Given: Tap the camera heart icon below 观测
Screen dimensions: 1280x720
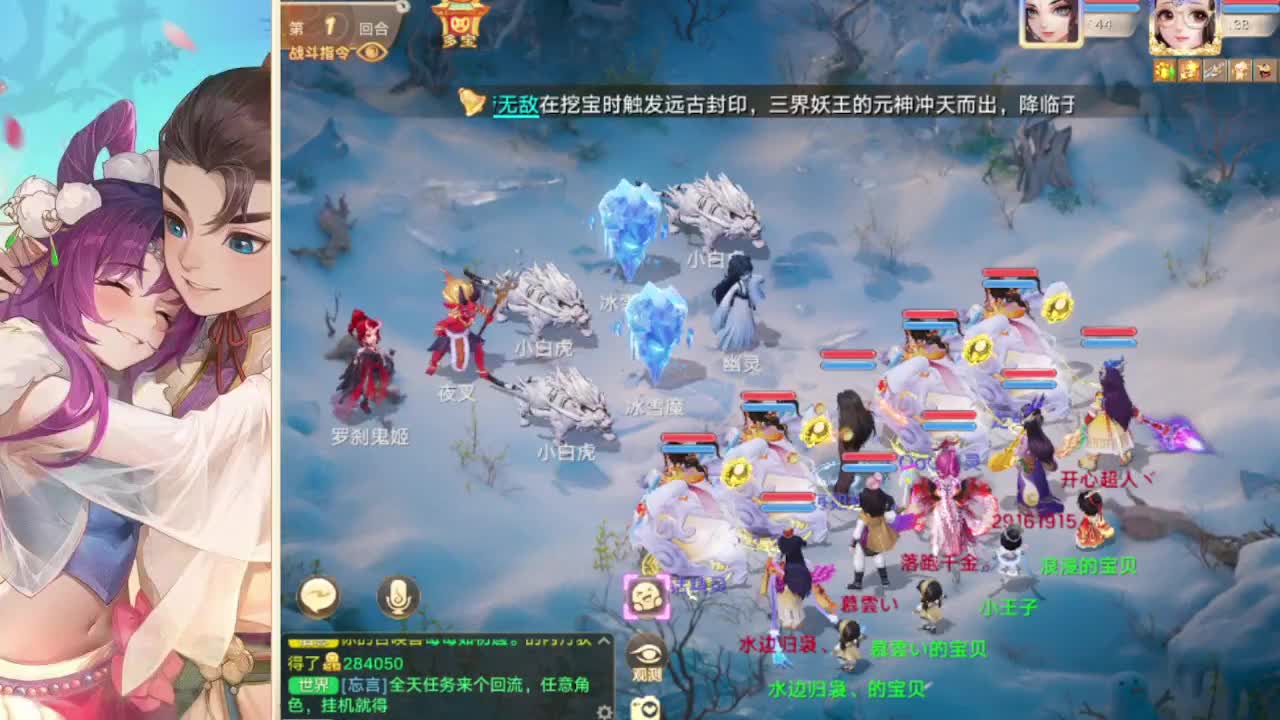Looking at the screenshot, I should click(x=644, y=707).
